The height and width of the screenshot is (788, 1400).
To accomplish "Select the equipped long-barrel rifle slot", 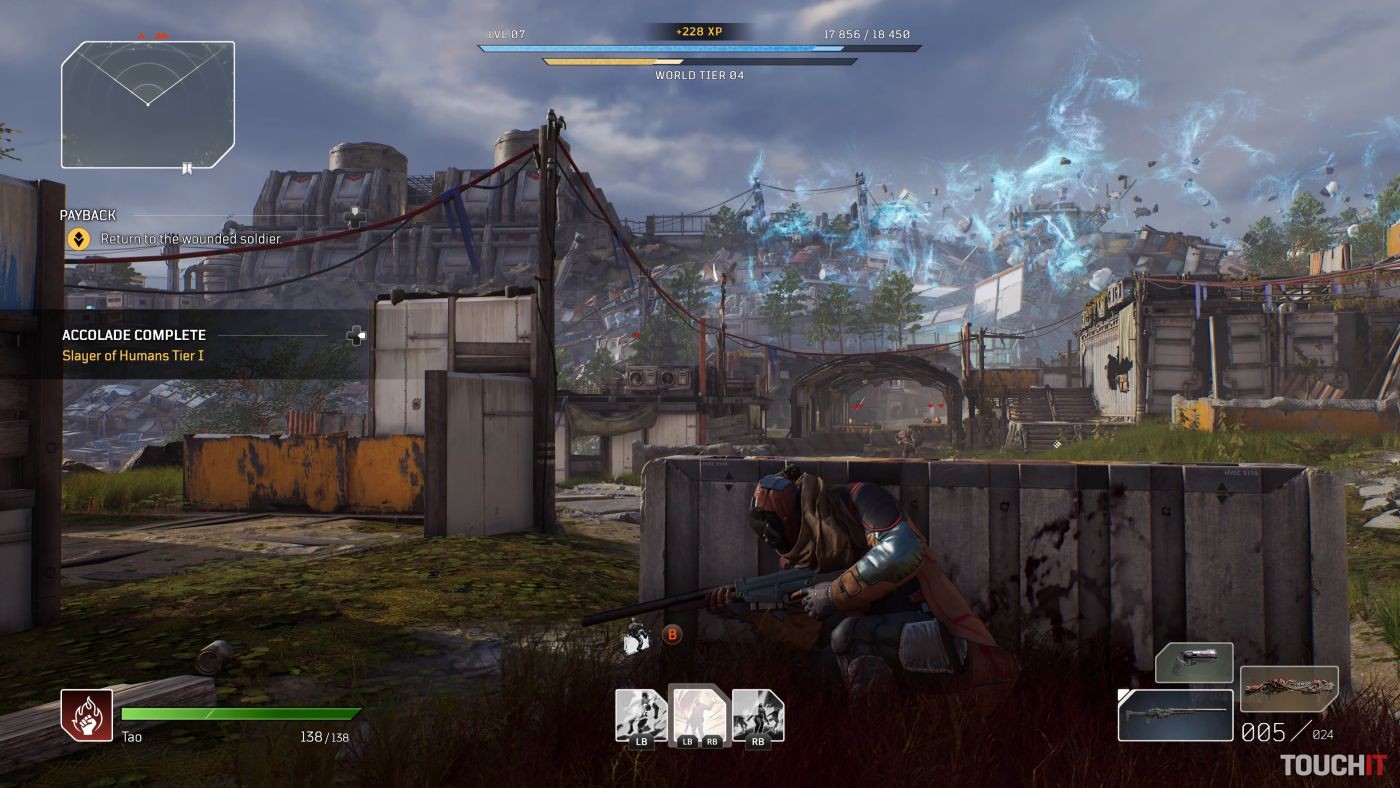I will [x=1175, y=715].
